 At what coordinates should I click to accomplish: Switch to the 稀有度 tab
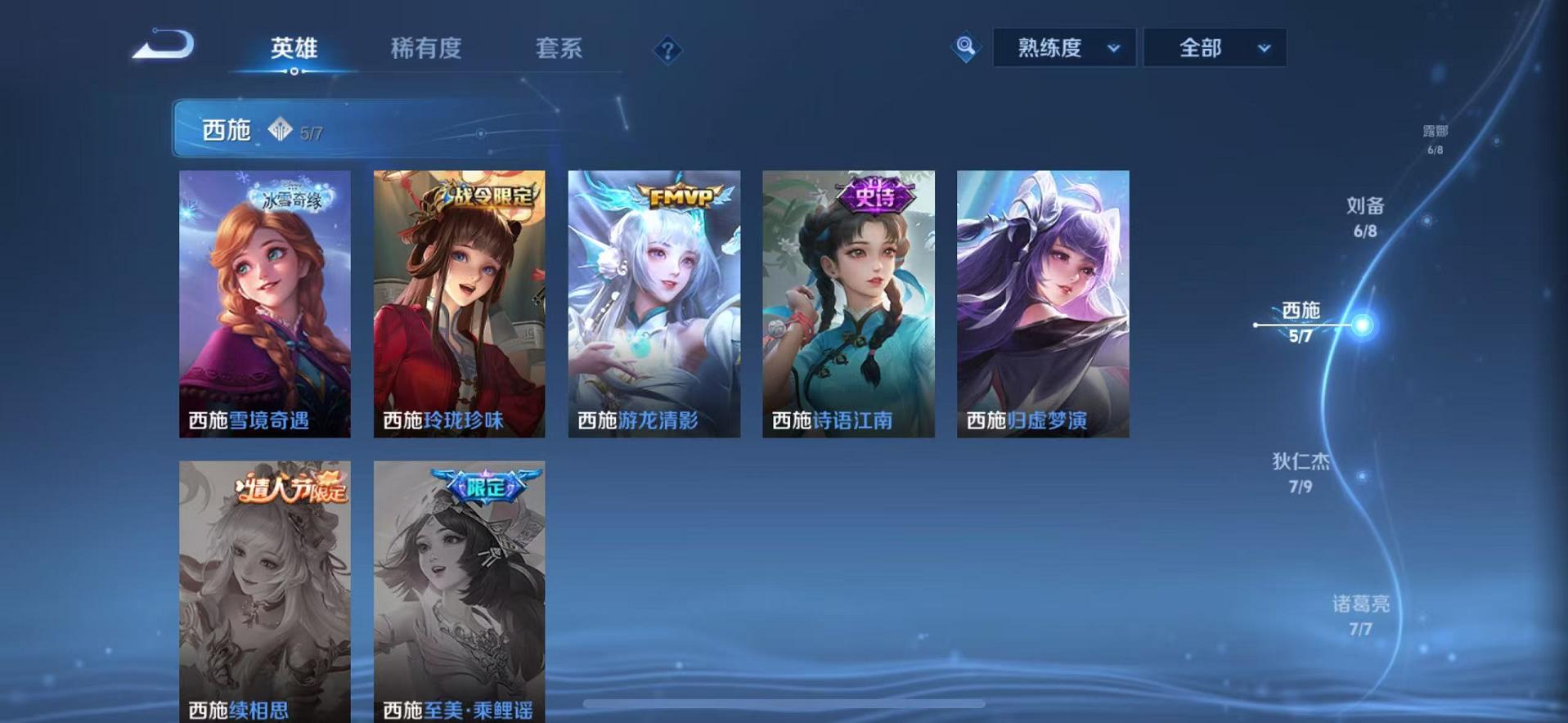(x=425, y=49)
